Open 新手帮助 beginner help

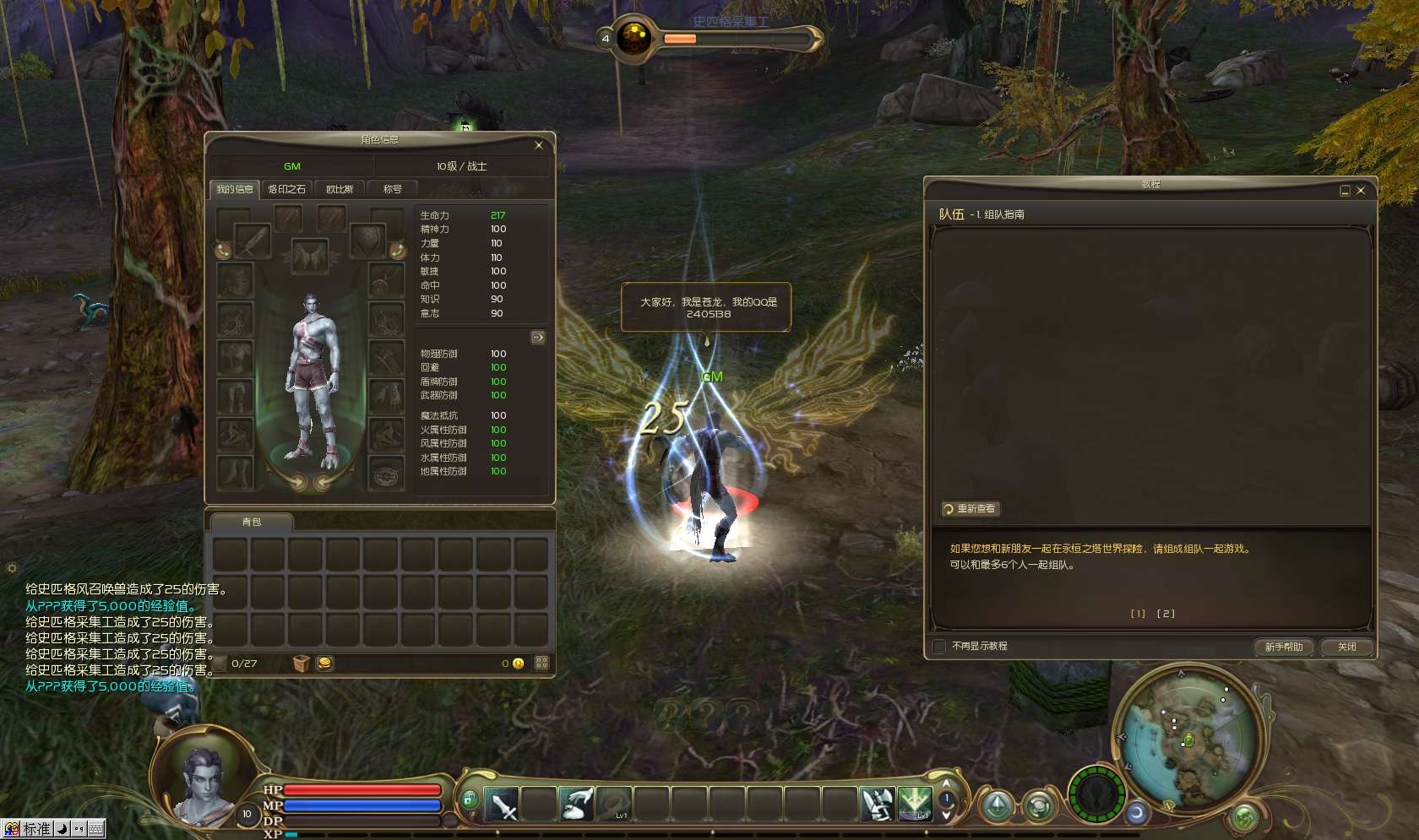1284,647
